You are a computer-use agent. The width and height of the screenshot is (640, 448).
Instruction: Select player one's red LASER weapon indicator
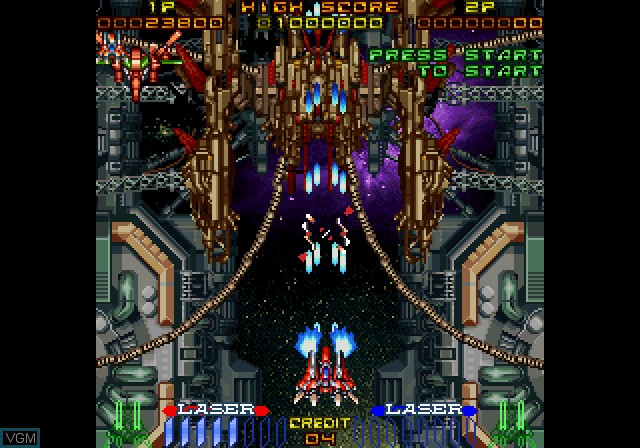216,409
